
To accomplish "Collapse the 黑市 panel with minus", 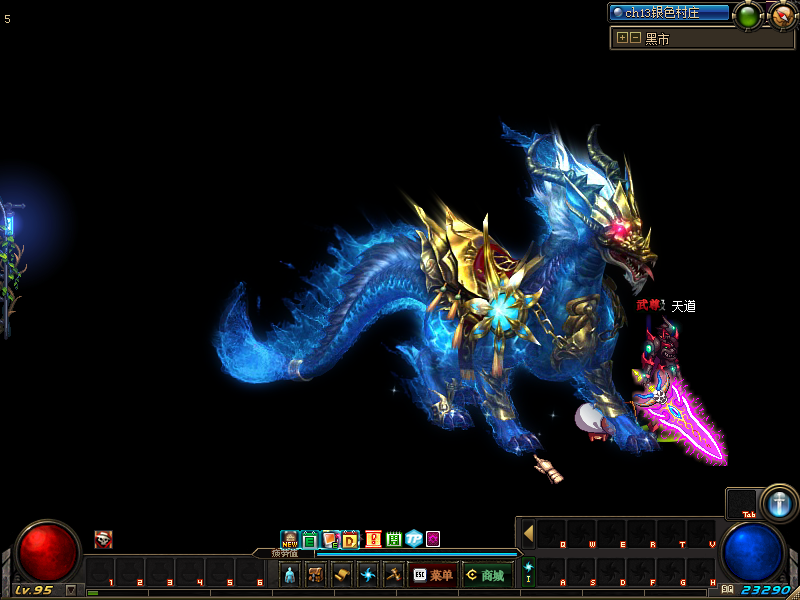I will [635, 38].
